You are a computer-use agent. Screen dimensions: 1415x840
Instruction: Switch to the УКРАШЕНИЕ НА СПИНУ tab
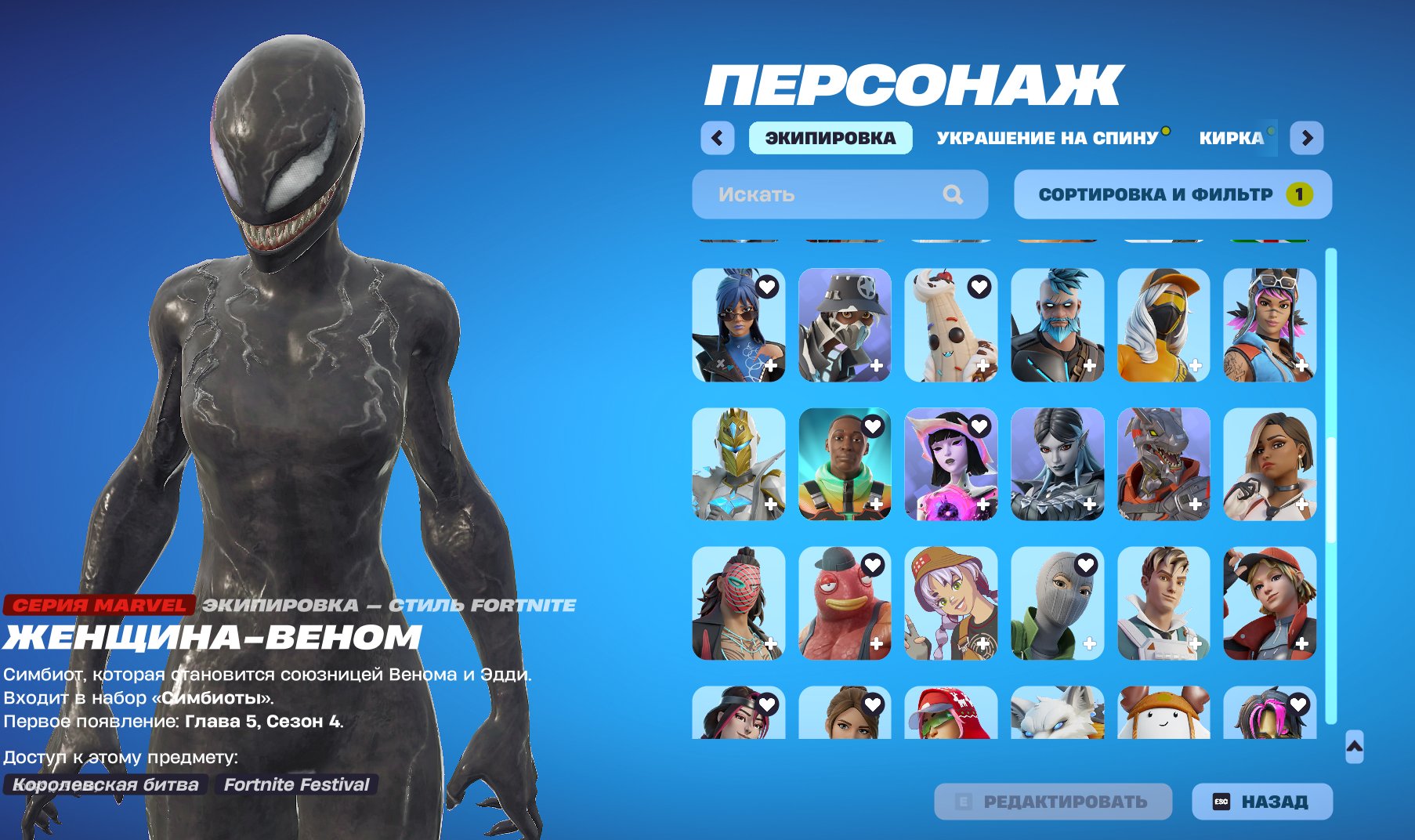tap(1044, 138)
